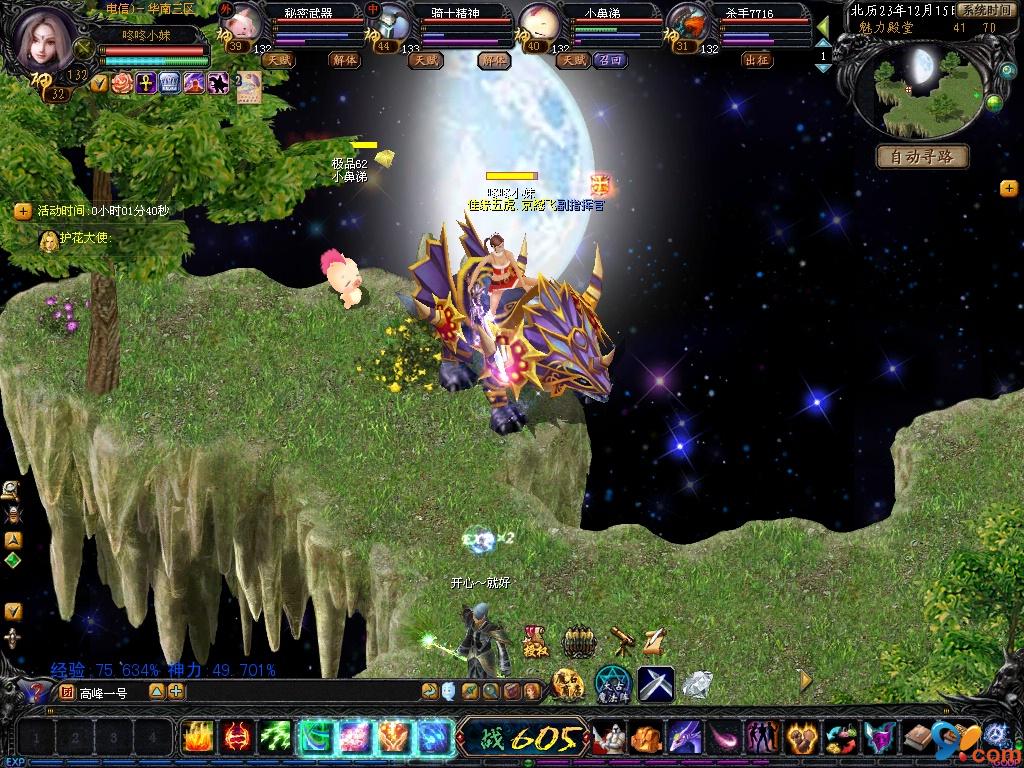Click the rose flower buff icon

click(x=122, y=83)
